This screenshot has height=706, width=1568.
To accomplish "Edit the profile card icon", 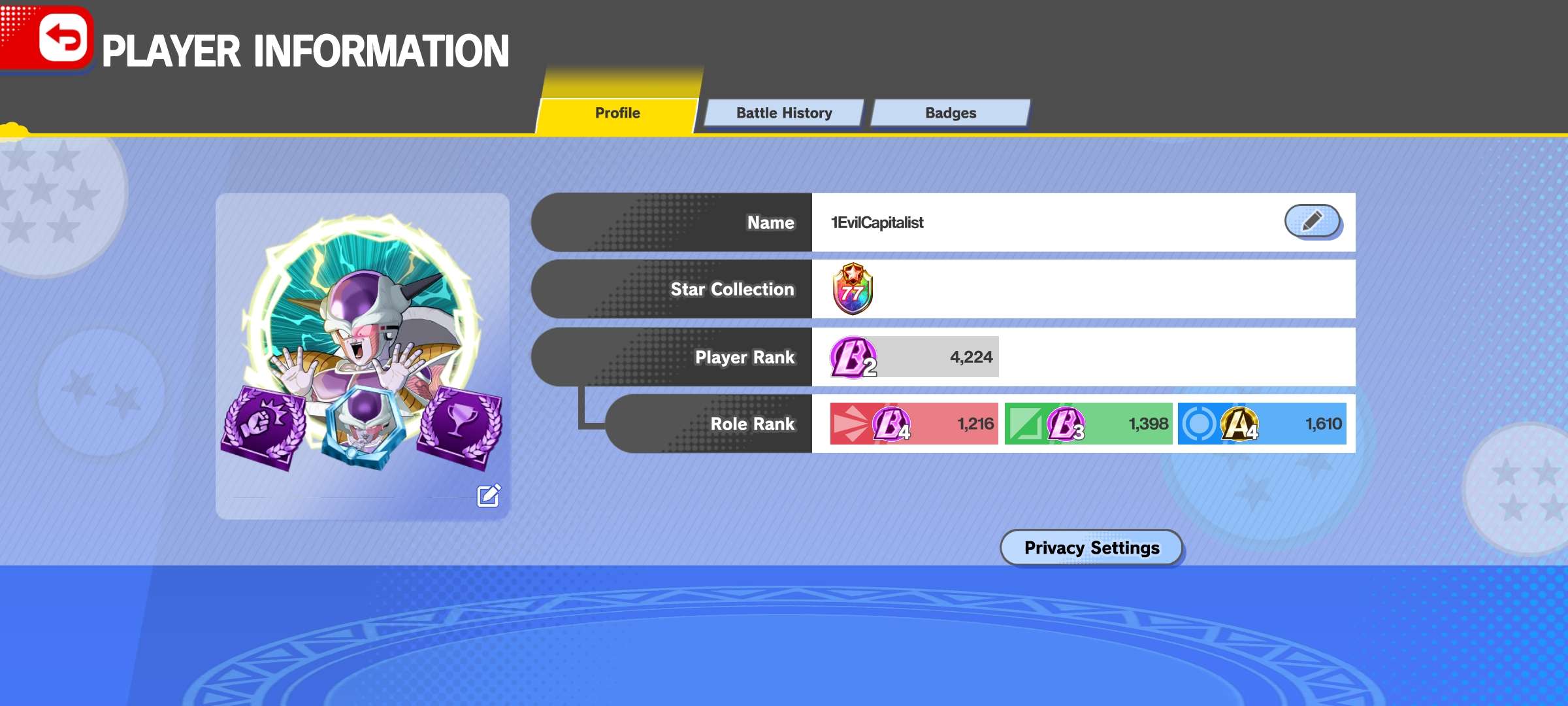I will click(489, 496).
